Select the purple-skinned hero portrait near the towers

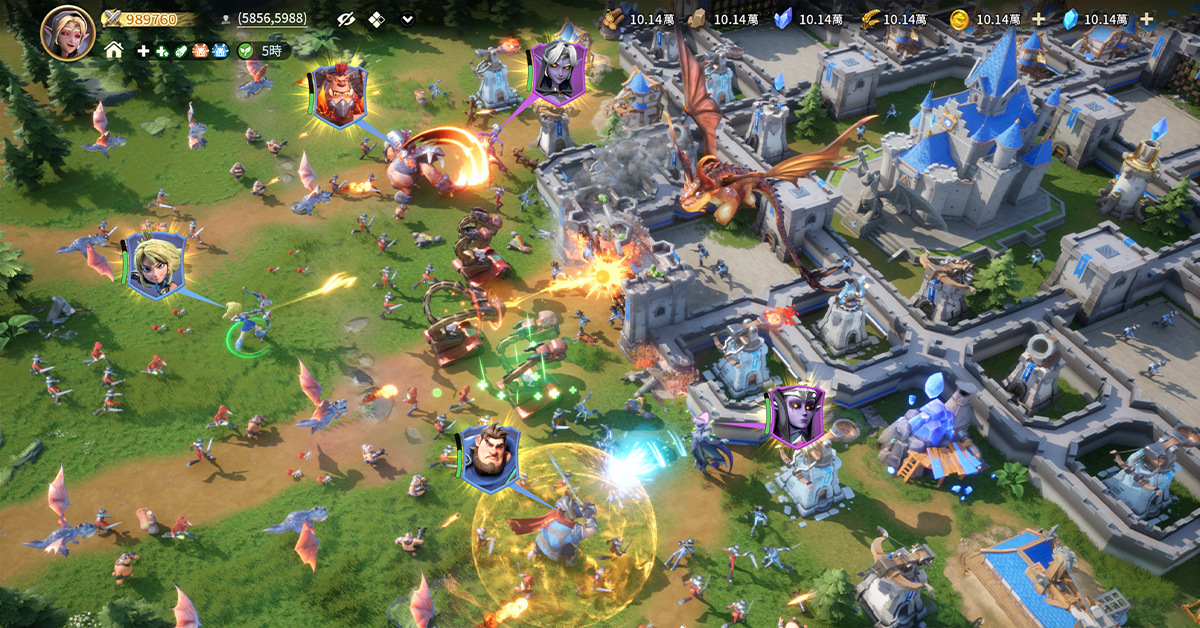pos(796,415)
